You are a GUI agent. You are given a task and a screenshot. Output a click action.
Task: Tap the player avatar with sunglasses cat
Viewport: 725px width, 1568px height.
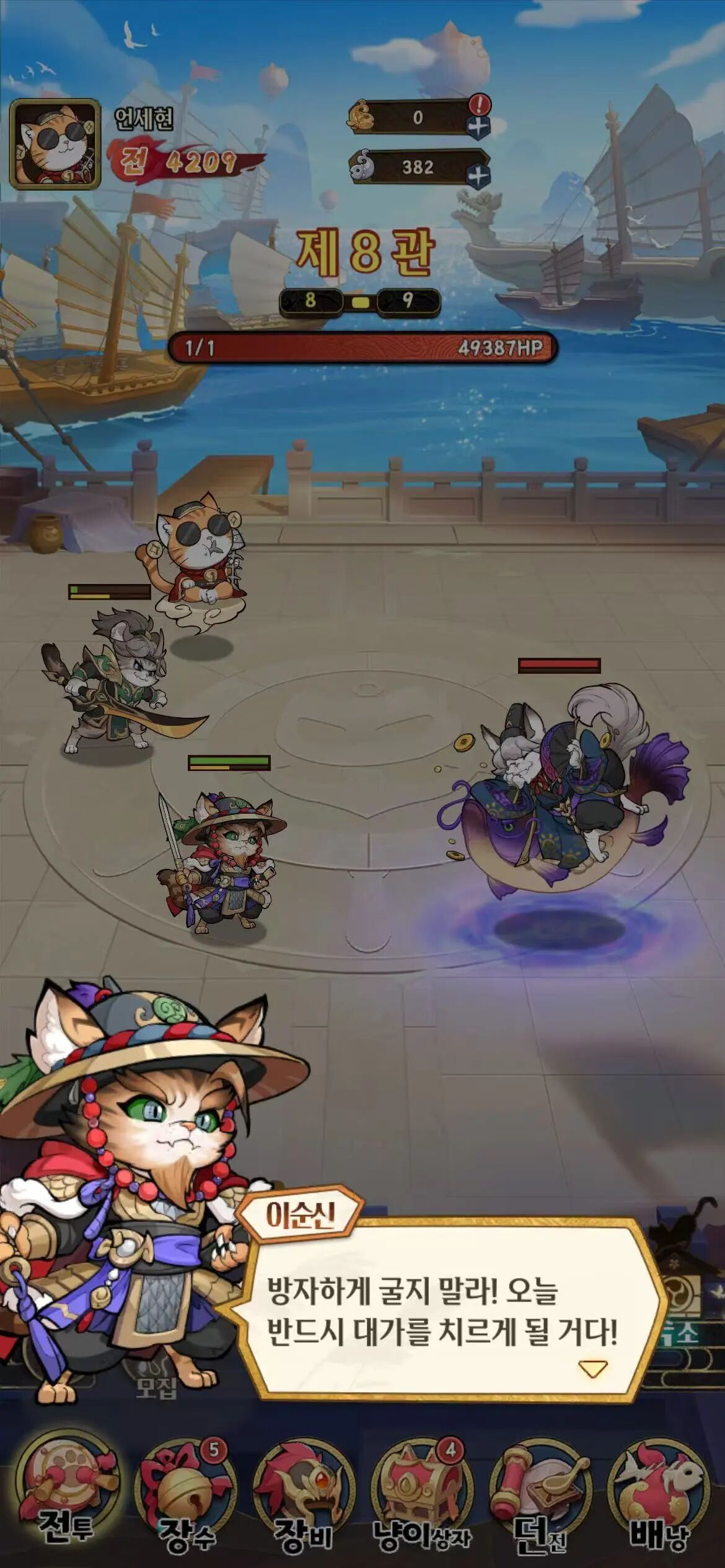(55, 144)
